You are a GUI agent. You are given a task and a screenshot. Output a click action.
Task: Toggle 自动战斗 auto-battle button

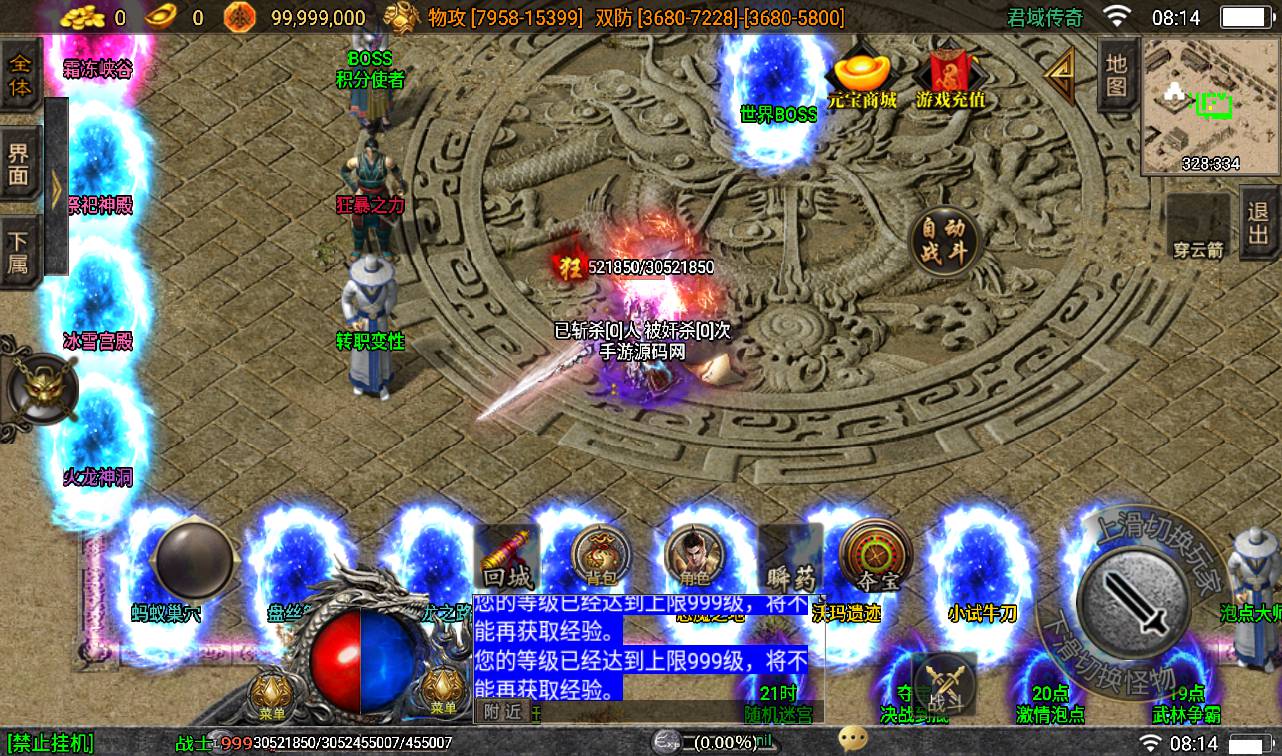pyautogui.click(x=941, y=241)
